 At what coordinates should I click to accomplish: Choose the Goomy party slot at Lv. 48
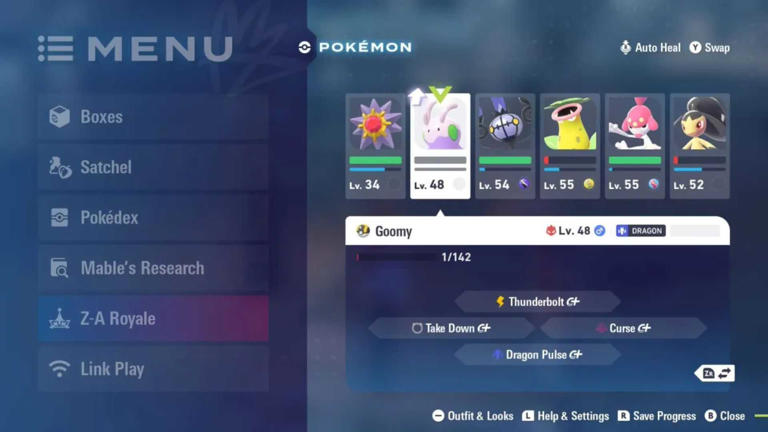(440, 146)
